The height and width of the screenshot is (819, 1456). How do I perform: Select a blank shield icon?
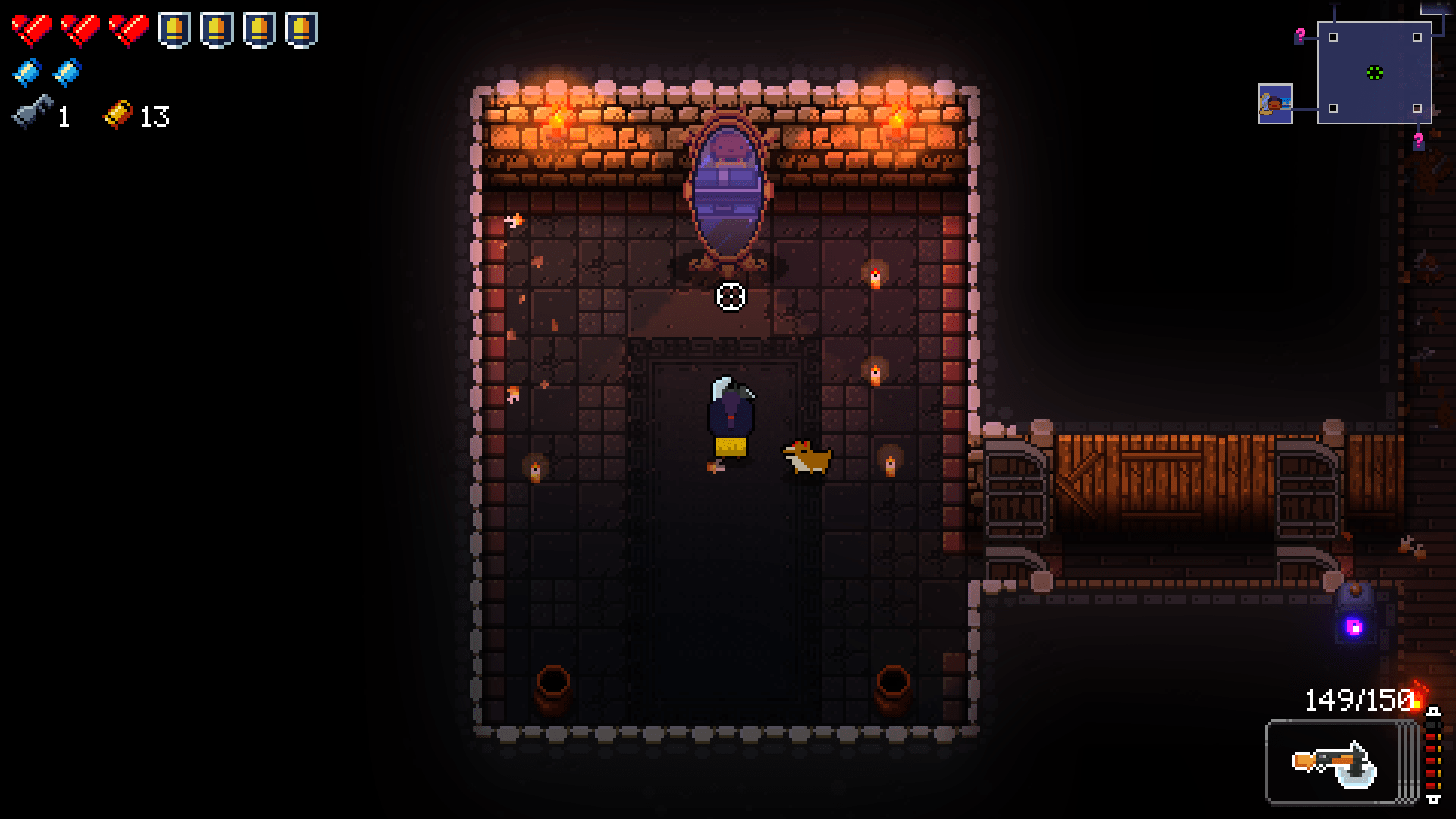pos(174,30)
